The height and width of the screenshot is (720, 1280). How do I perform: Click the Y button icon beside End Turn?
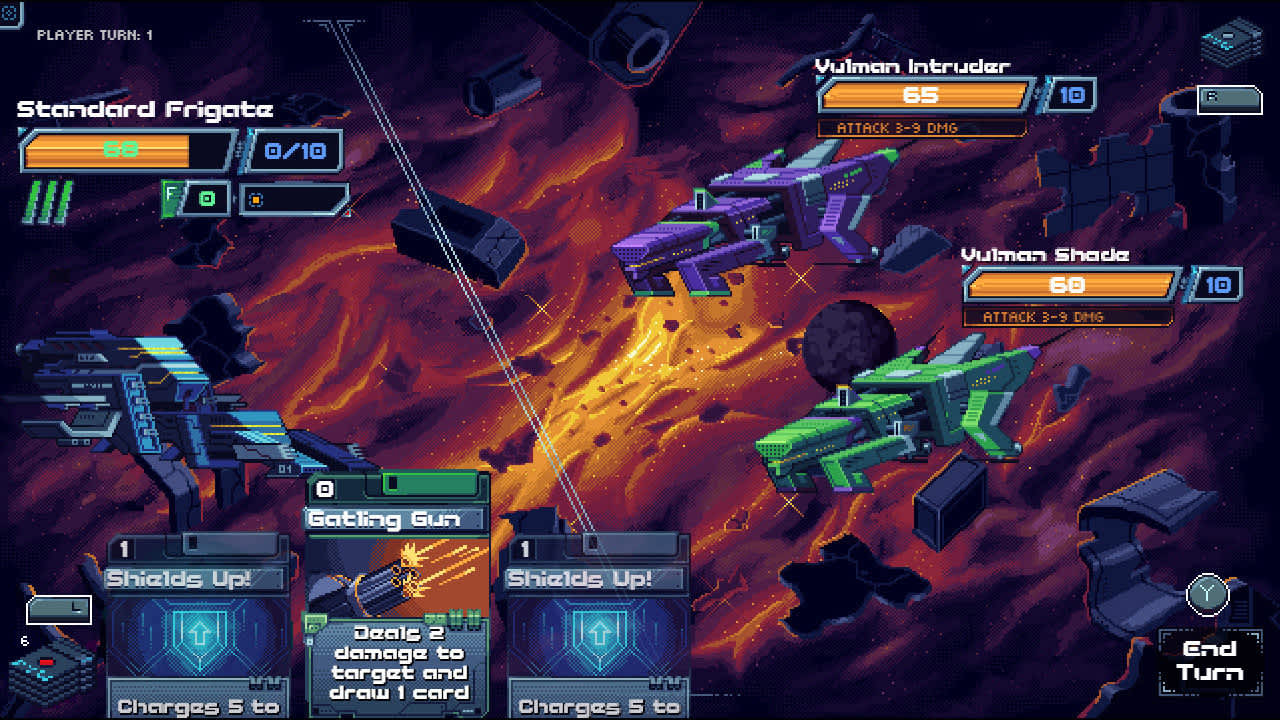[1206, 592]
